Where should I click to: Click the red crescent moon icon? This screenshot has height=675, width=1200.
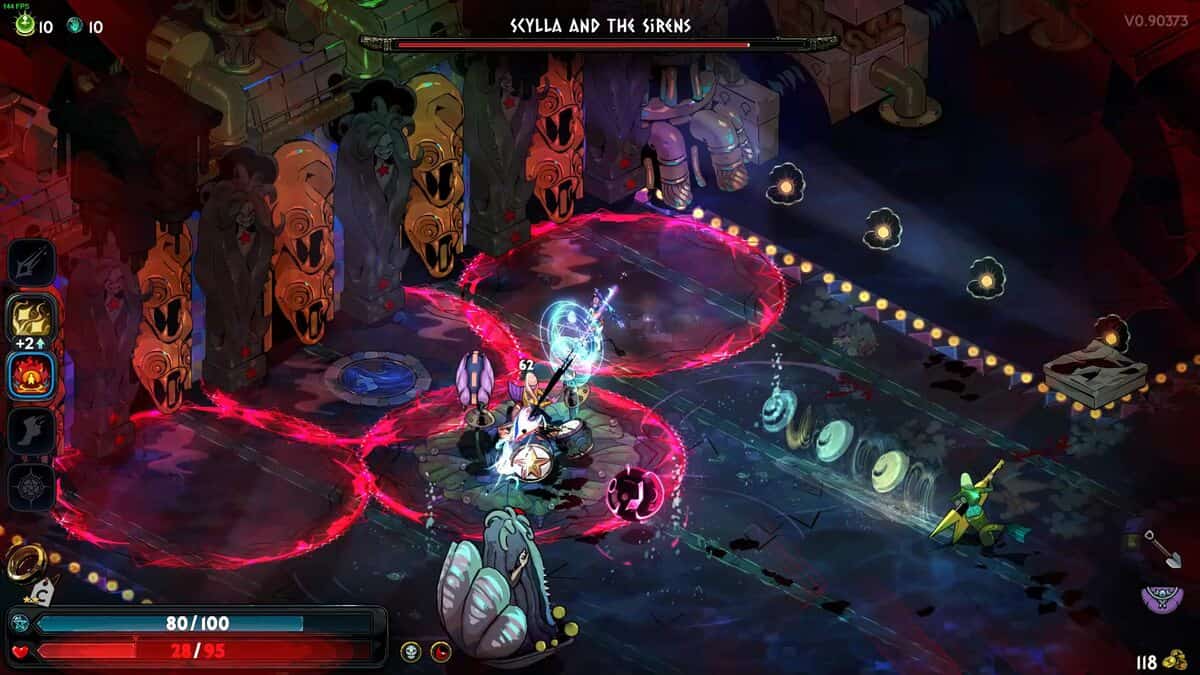[440, 652]
